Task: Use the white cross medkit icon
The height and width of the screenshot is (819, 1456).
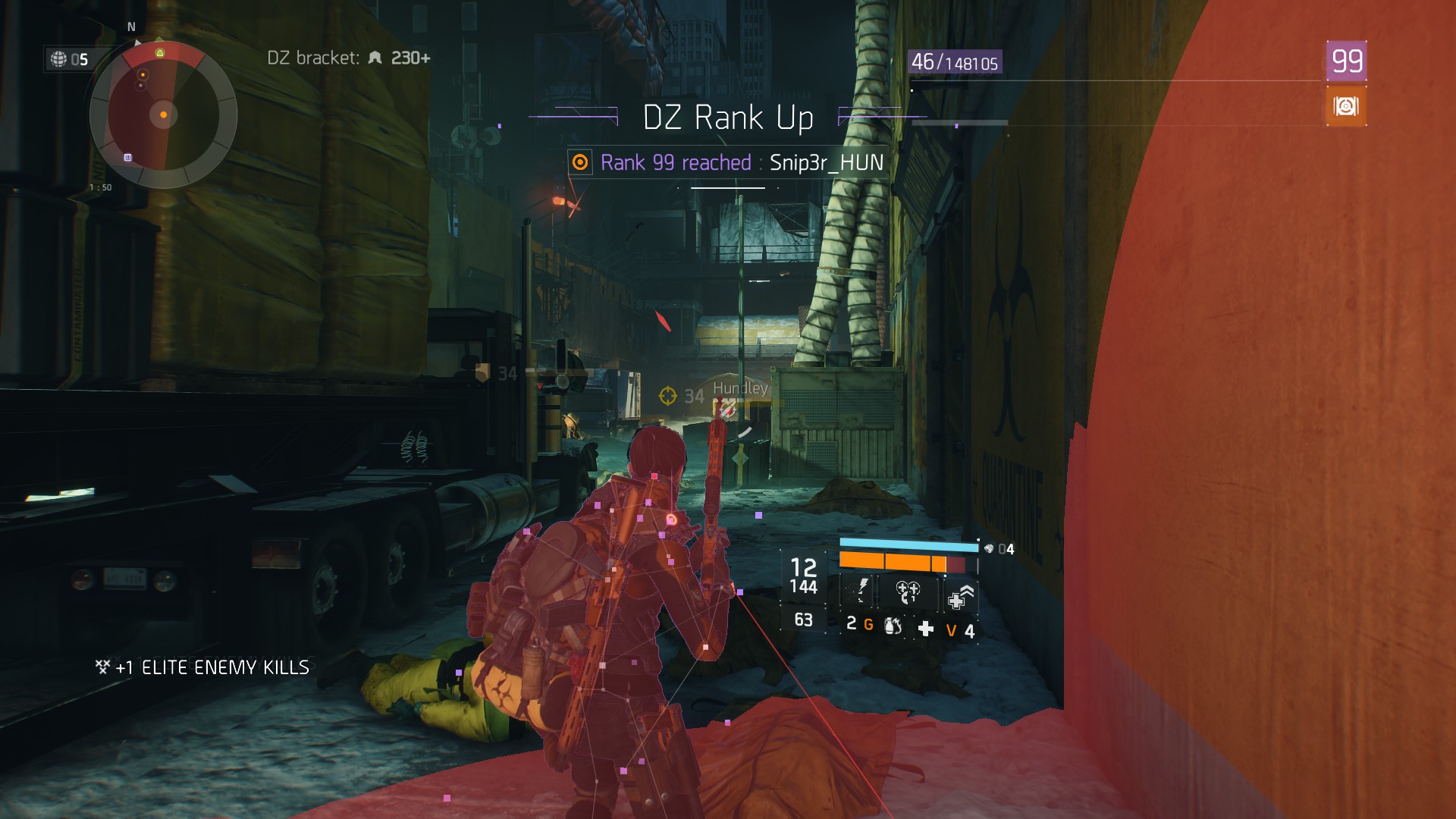Action: click(926, 629)
